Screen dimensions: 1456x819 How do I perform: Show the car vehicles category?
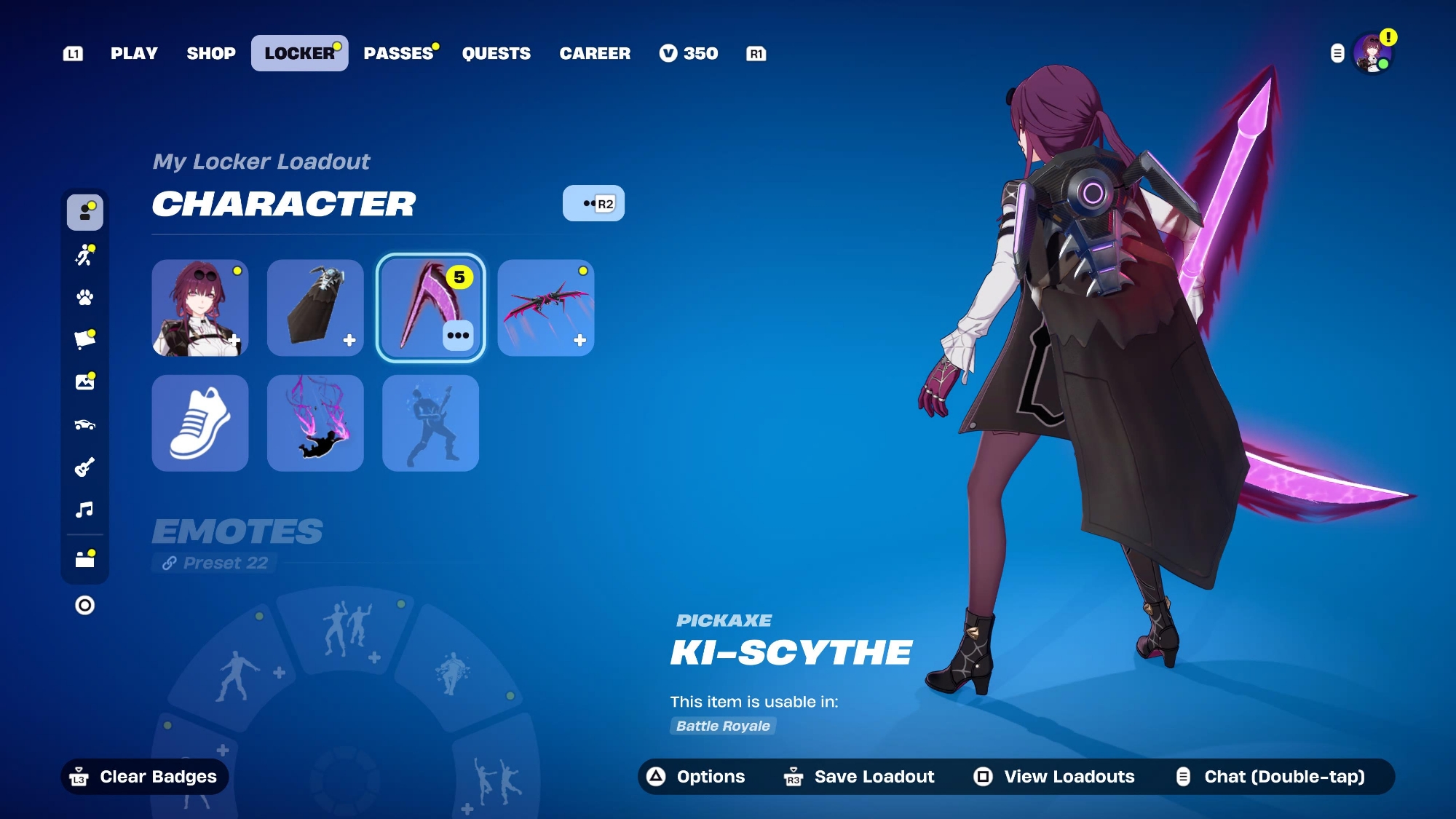(85, 424)
